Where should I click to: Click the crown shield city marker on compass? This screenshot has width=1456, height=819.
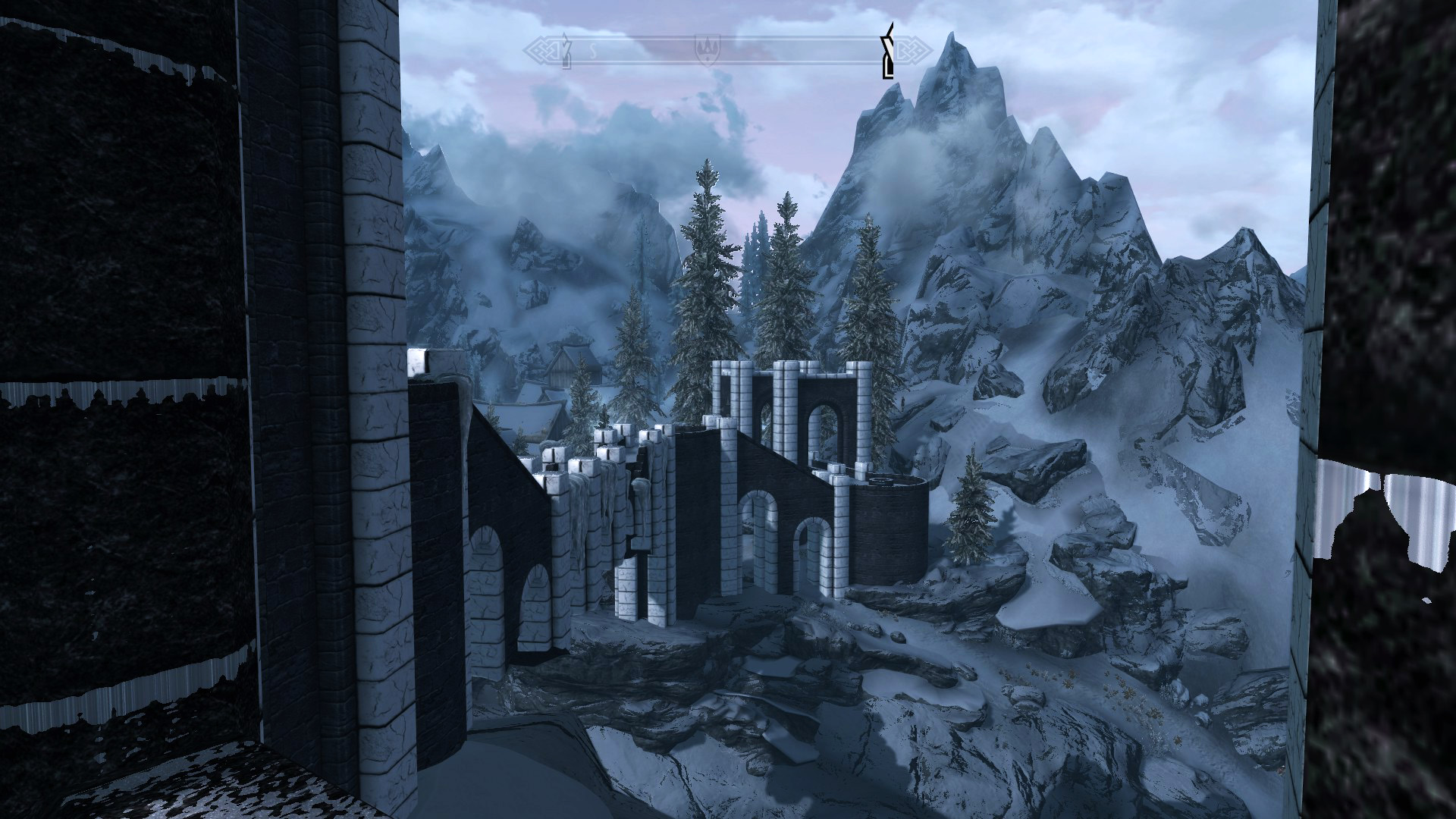tap(706, 51)
